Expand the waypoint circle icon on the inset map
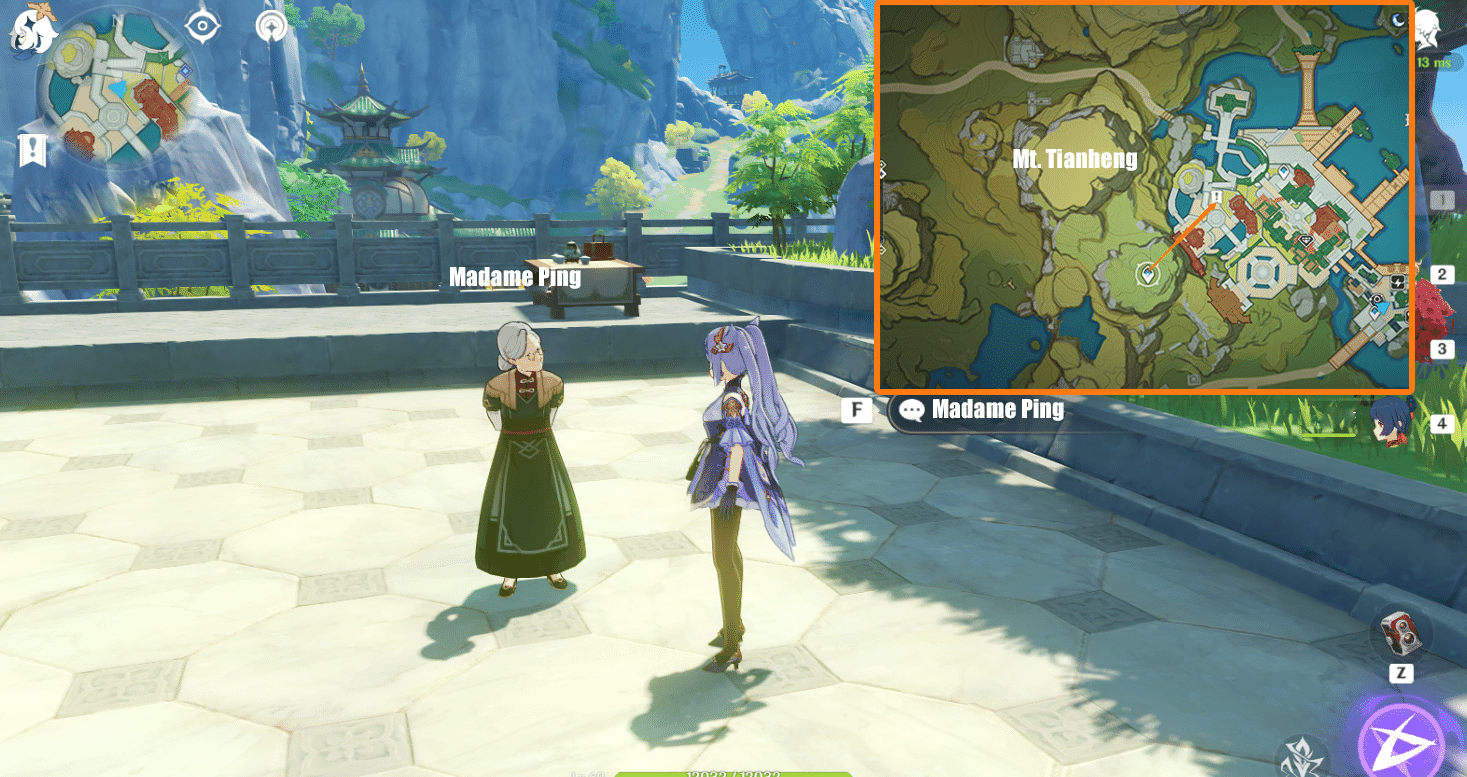 coord(1148,272)
